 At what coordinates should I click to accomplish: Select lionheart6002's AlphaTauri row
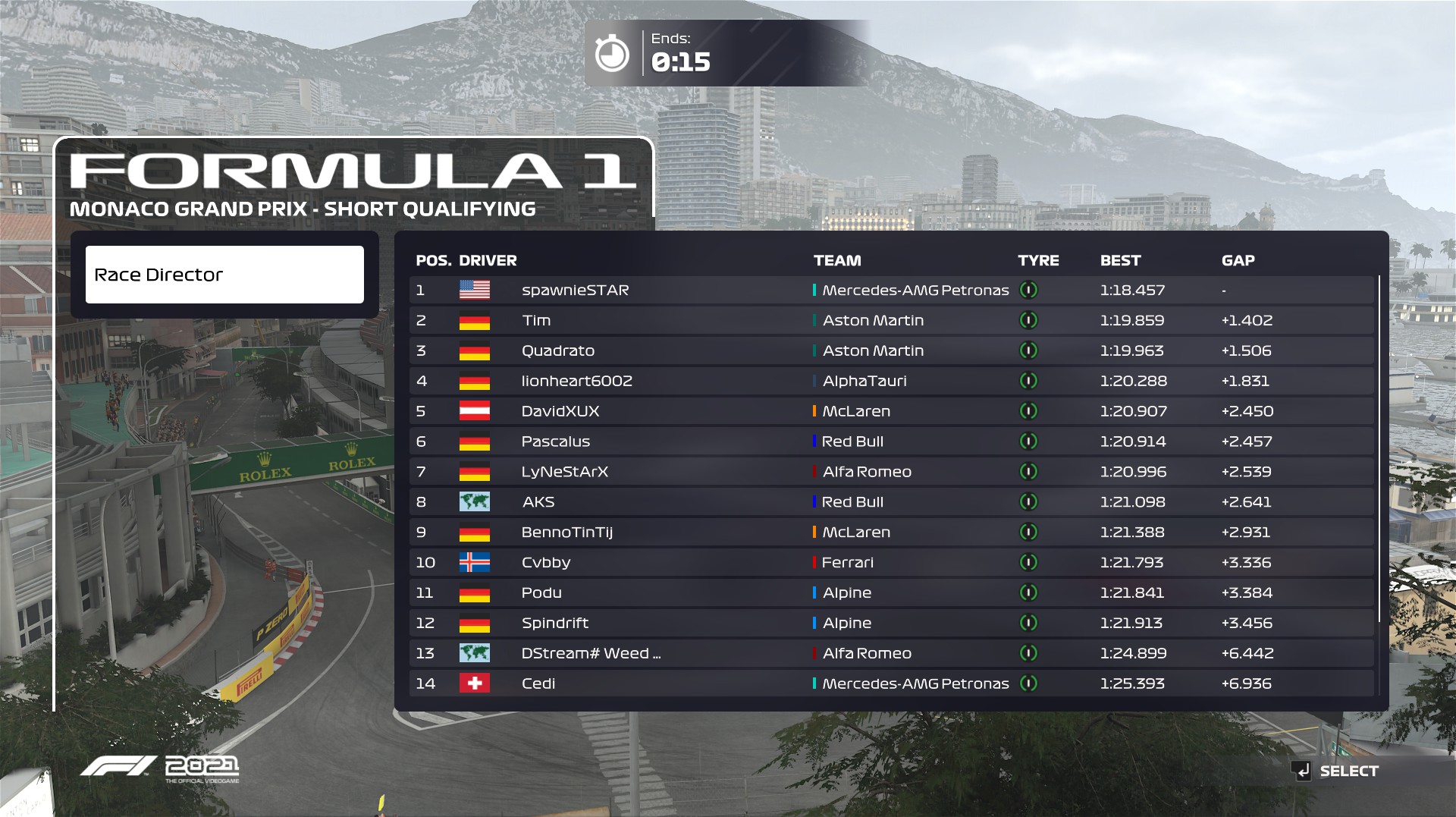pos(891,382)
